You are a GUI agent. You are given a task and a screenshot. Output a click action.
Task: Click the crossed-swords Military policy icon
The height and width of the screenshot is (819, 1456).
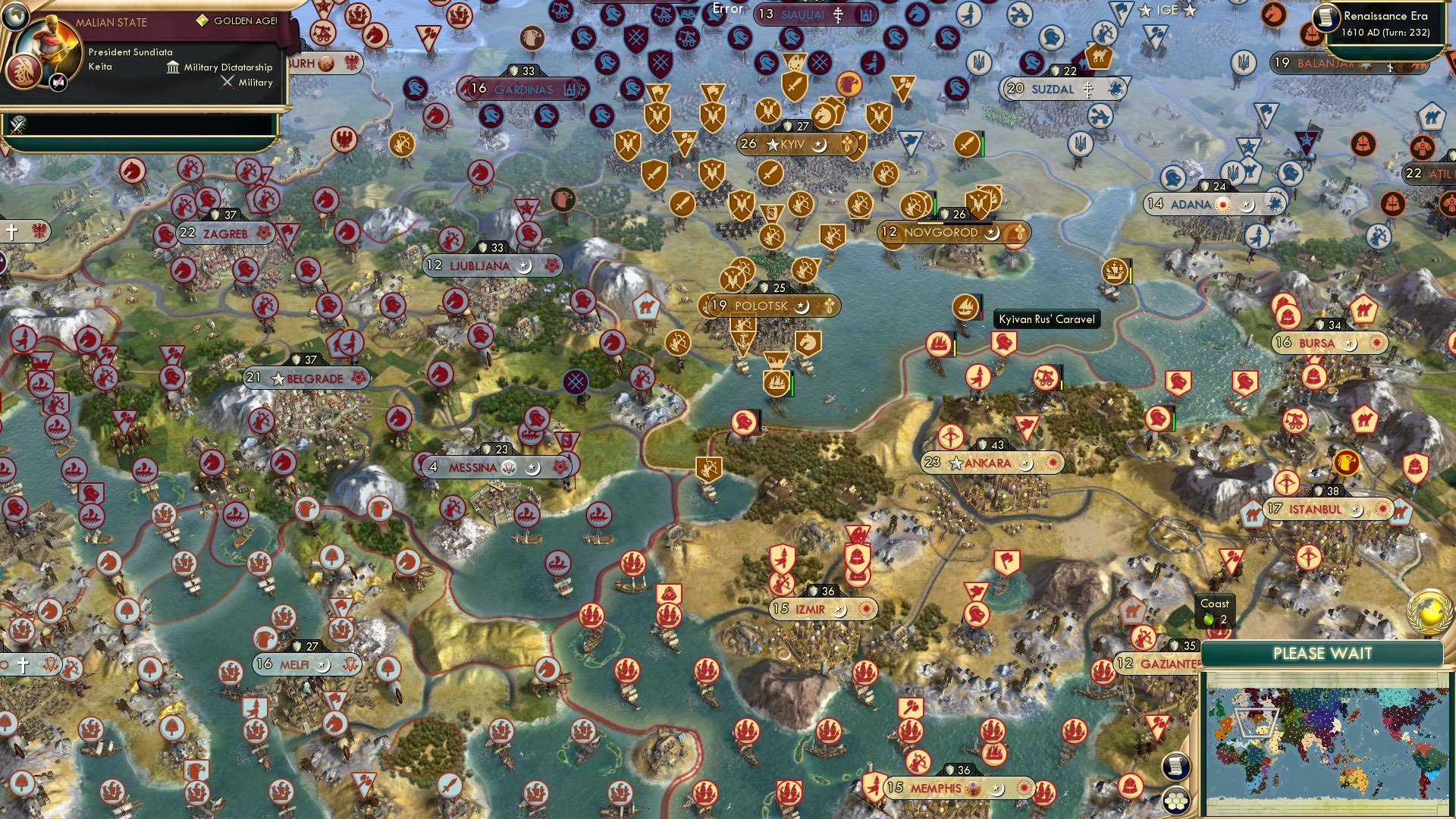tap(227, 82)
